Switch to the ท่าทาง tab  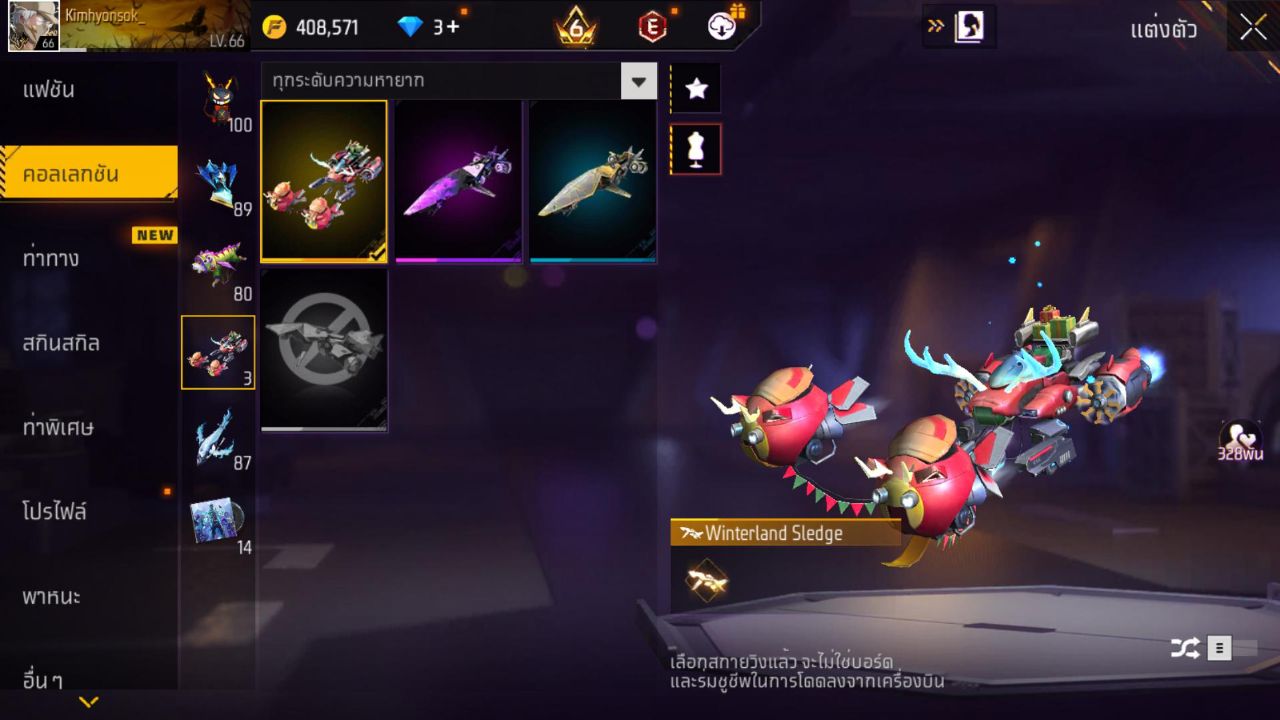(52, 259)
